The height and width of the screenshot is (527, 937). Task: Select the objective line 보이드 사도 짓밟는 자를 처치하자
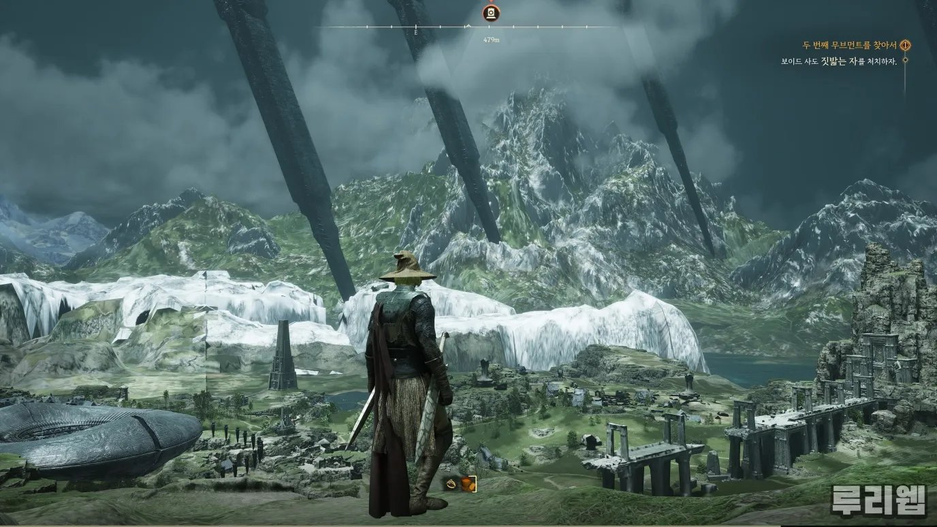point(839,61)
